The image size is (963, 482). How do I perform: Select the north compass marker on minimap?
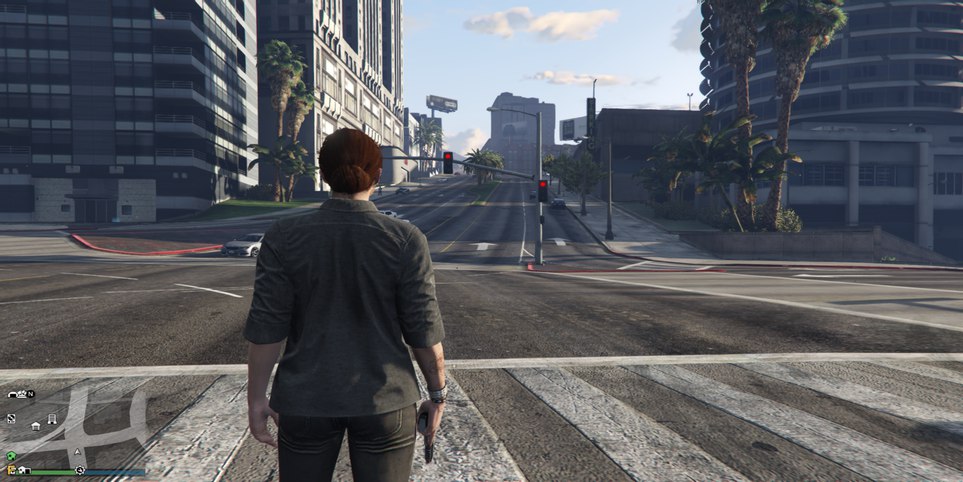pos(31,394)
